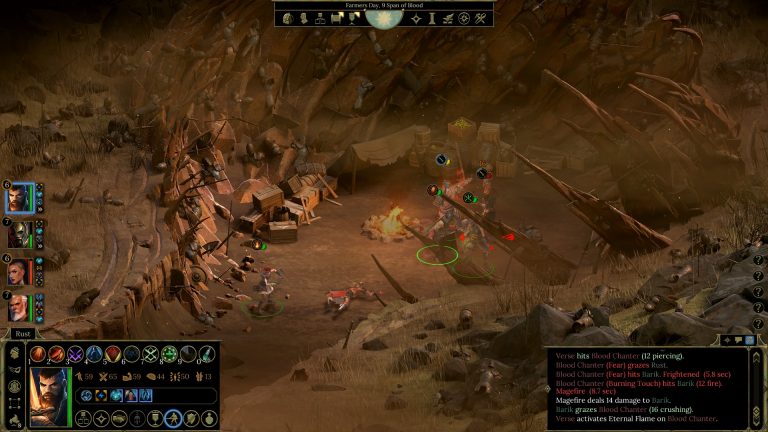This screenshot has width=768, height=432.
Task: Use the potion item in slot 0
Action: (206, 354)
